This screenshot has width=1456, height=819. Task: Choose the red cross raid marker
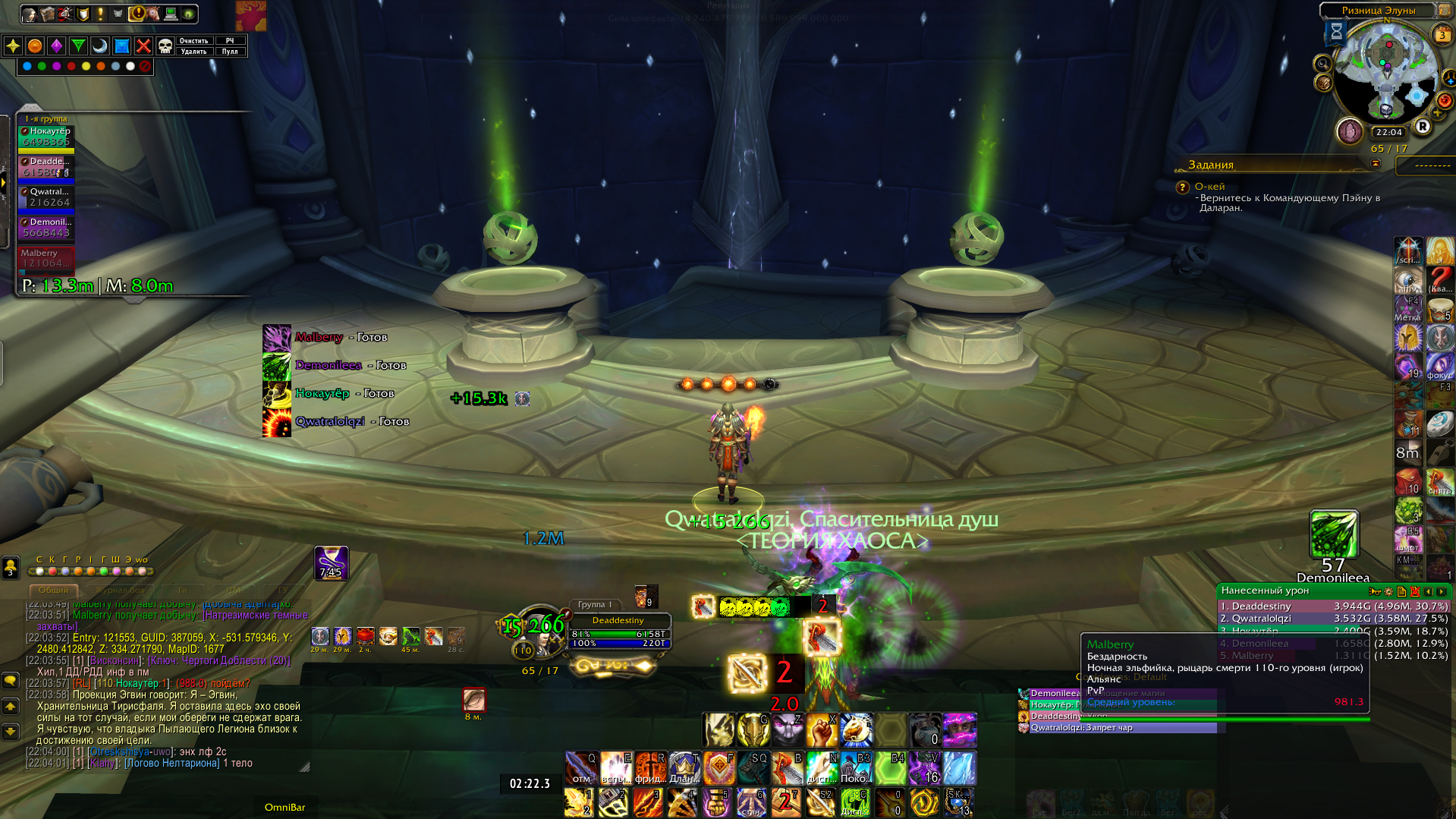pyautogui.click(x=143, y=46)
